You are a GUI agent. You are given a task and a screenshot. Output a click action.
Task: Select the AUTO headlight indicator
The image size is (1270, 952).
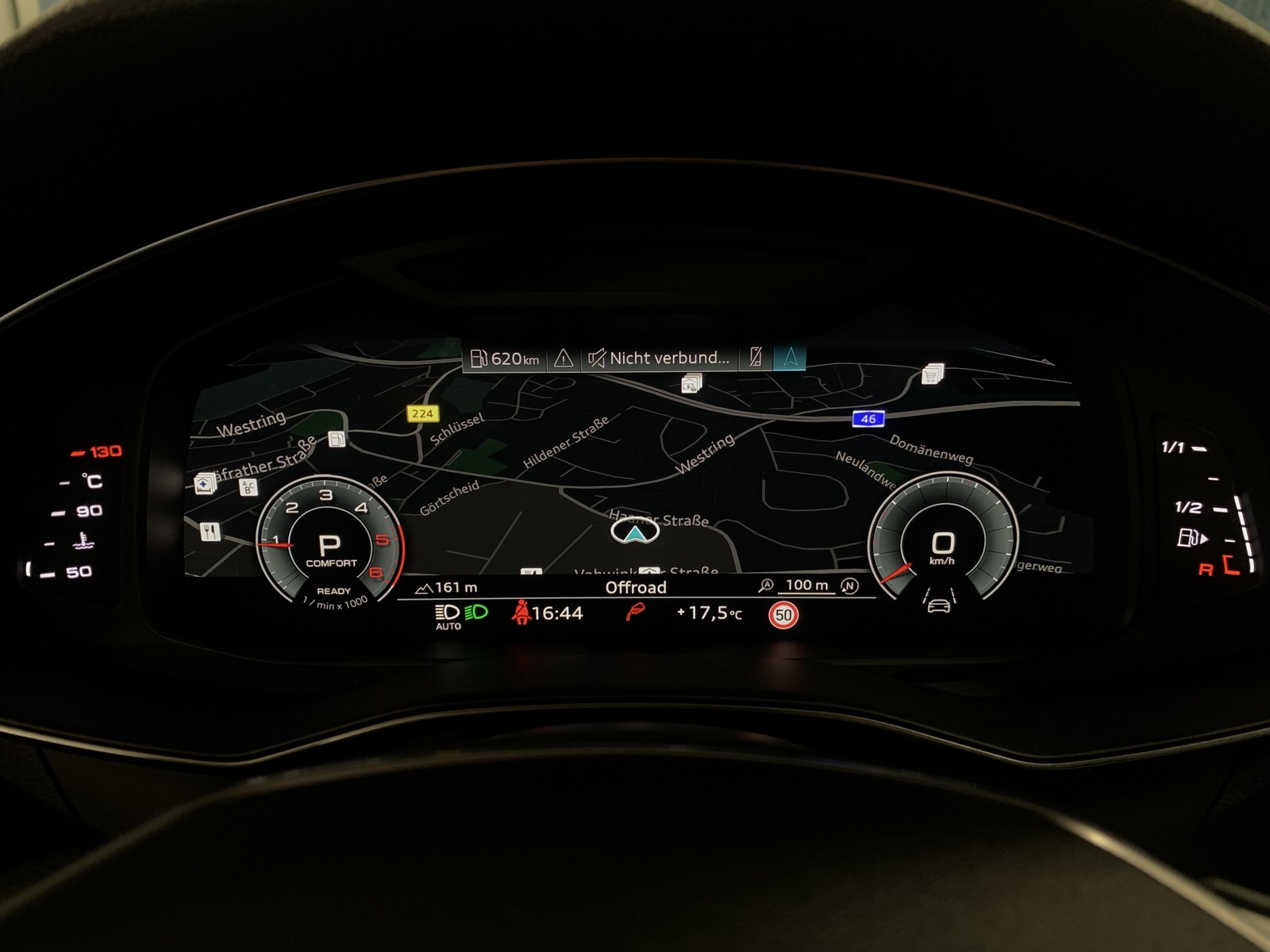[x=448, y=616]
